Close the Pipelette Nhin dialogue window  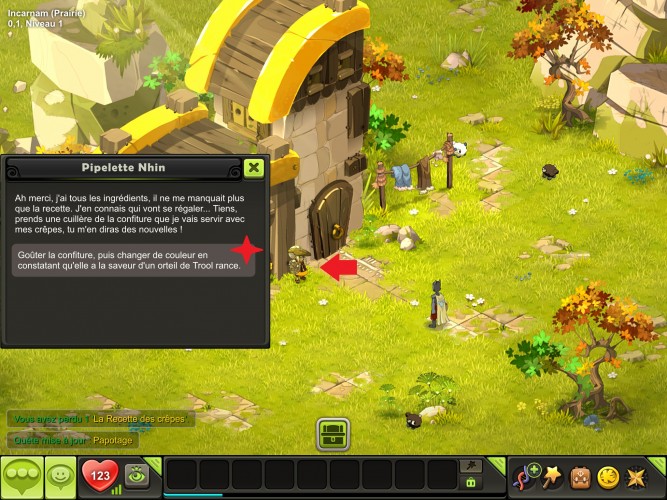pyautogui.click(x=254, y=168)
